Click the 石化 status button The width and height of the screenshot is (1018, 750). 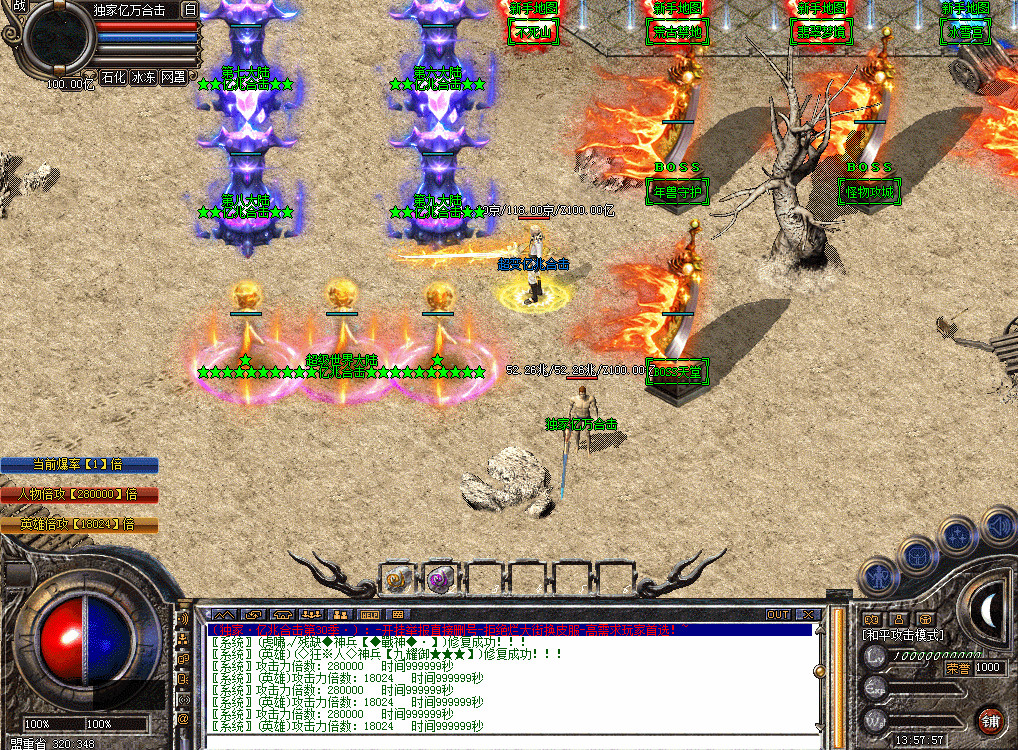pyautogui.click(x=113, y=77)
